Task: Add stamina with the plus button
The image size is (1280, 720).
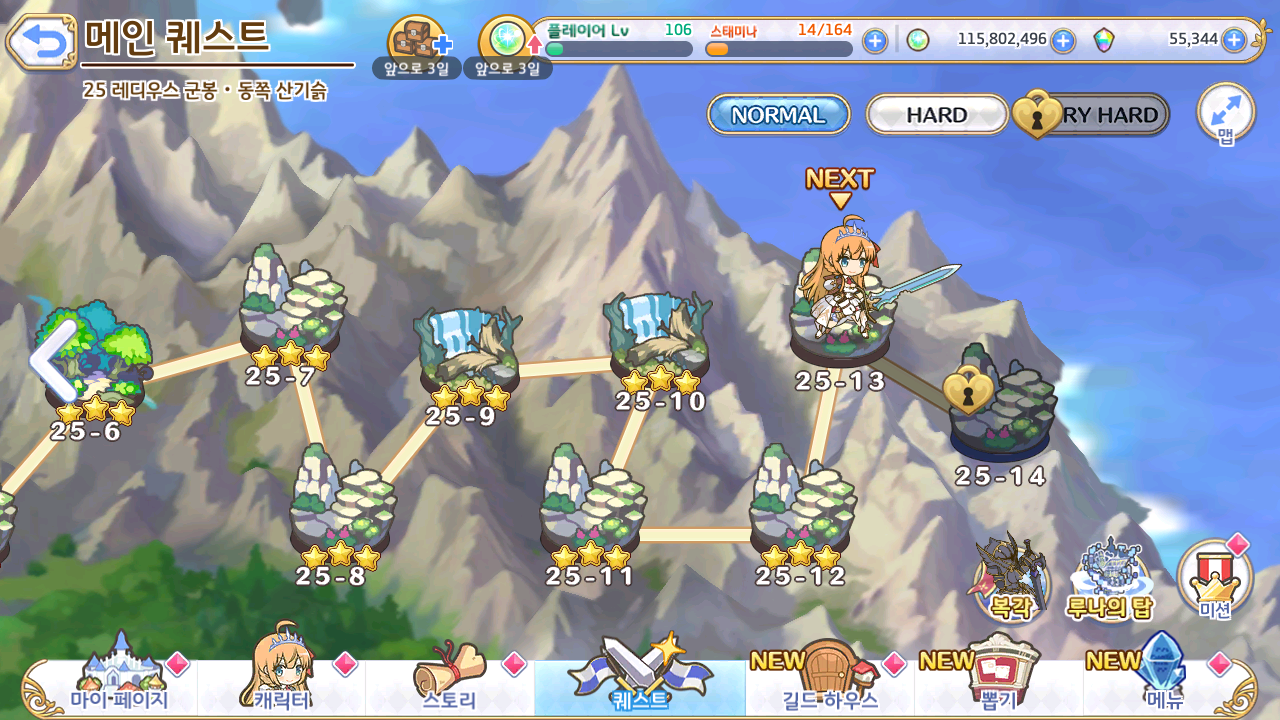Action: point(875,41)
